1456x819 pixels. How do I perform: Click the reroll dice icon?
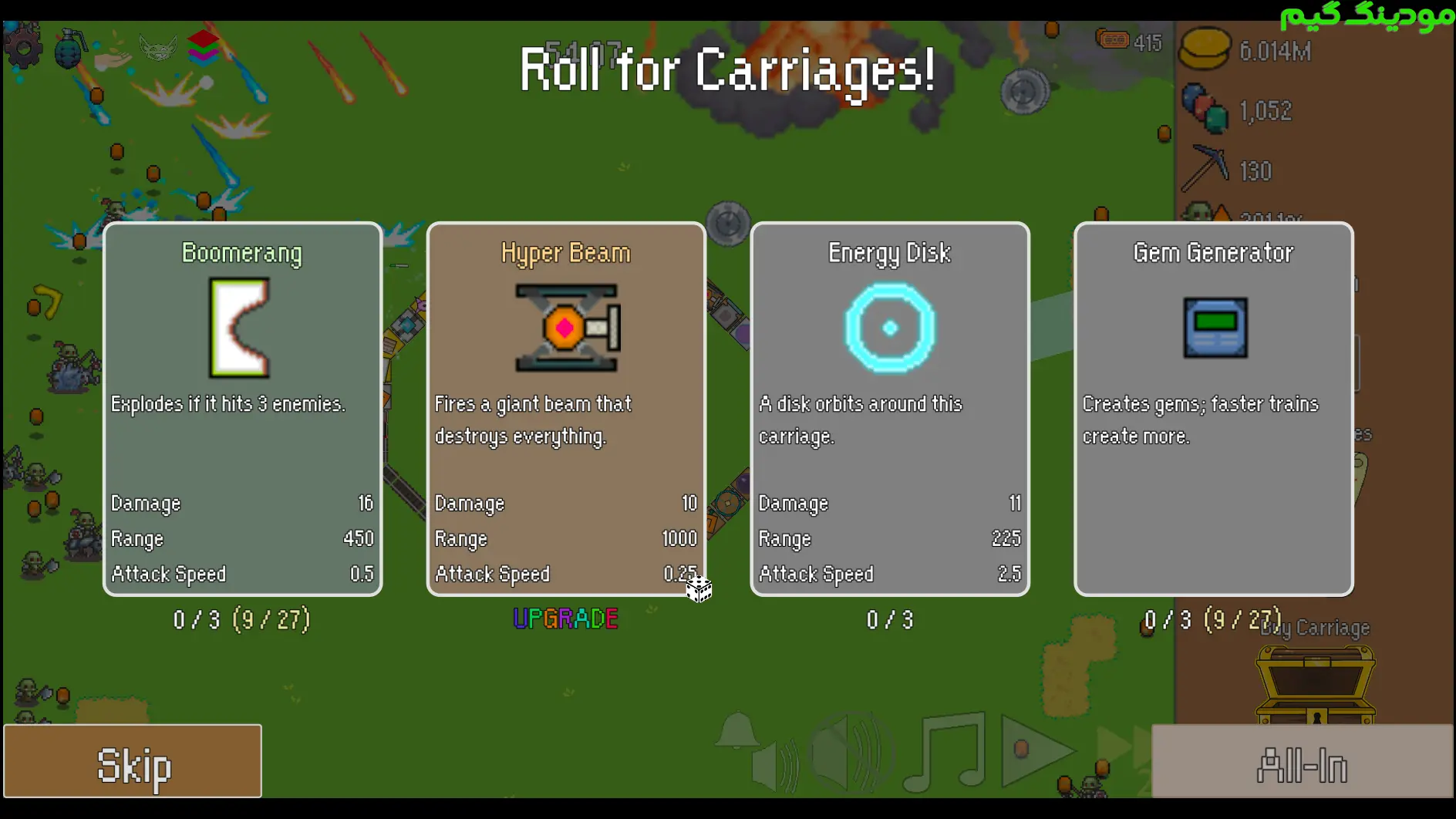coord(699,589)
